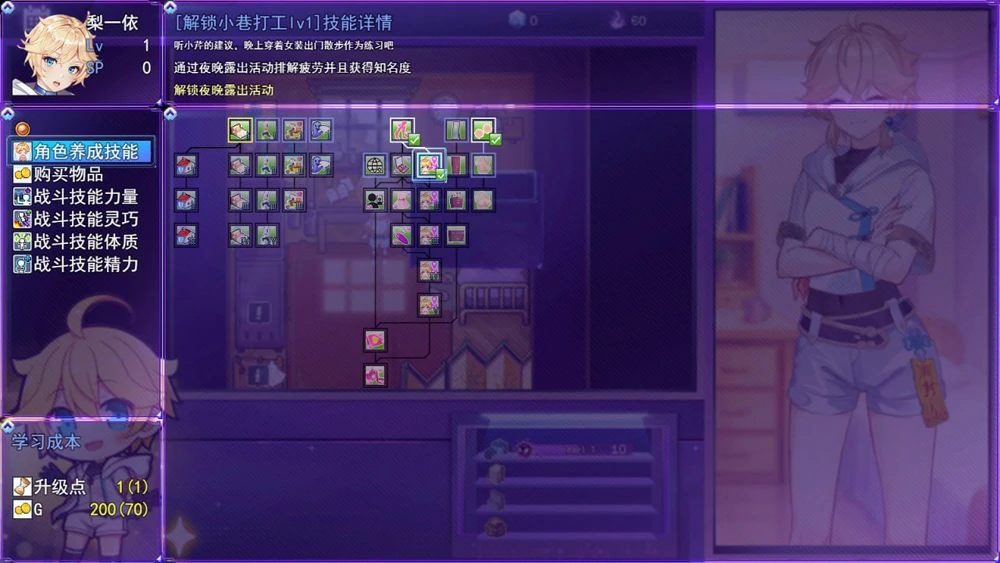Click the top-row ghost skill icon
Image resolution: width=1000 pixels, height=563 pixels.
pyautogui.click(x=321, y=130)
